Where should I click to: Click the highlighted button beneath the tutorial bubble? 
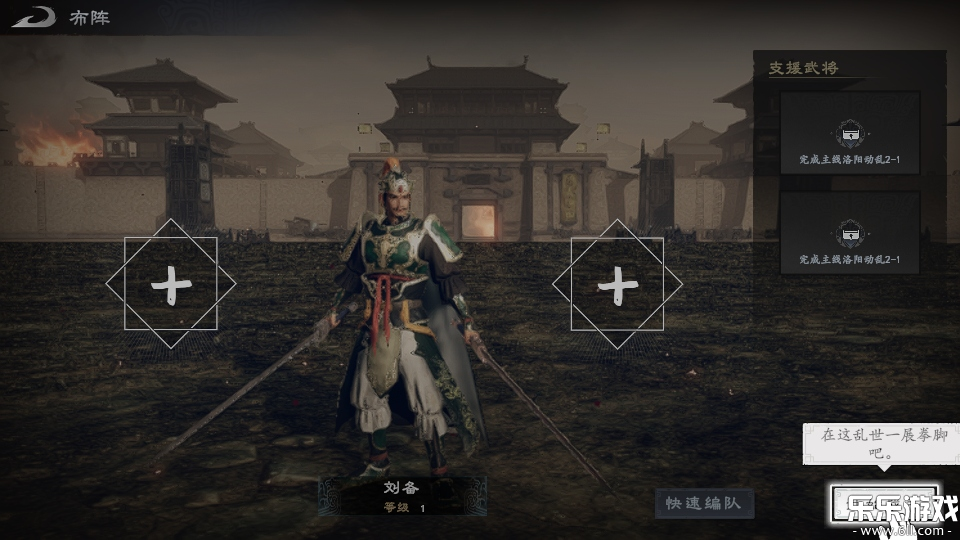[883, 503]
